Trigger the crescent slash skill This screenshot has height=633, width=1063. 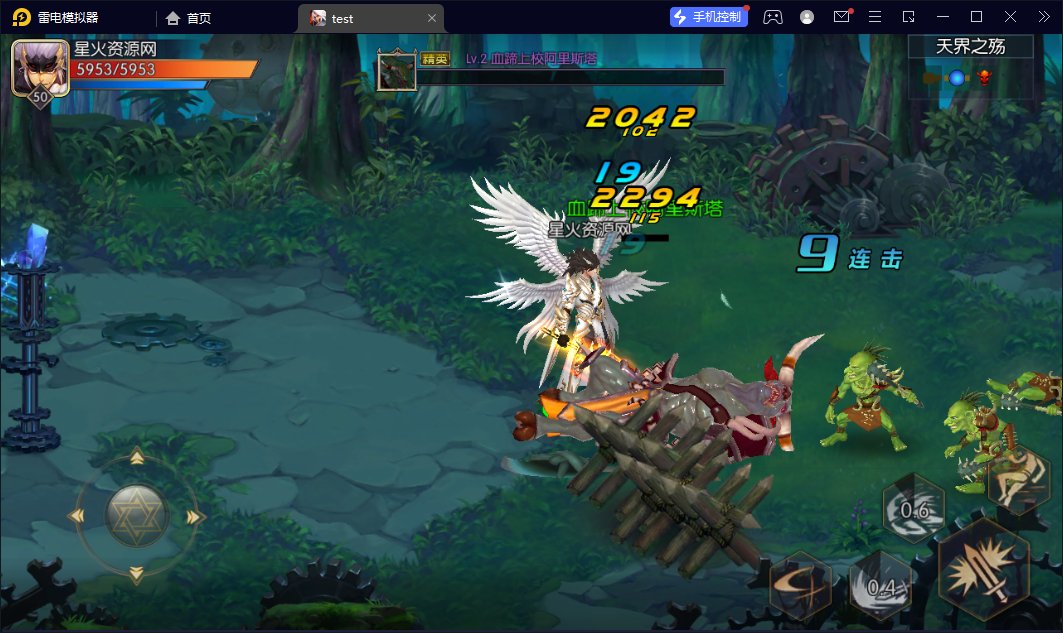801,585
